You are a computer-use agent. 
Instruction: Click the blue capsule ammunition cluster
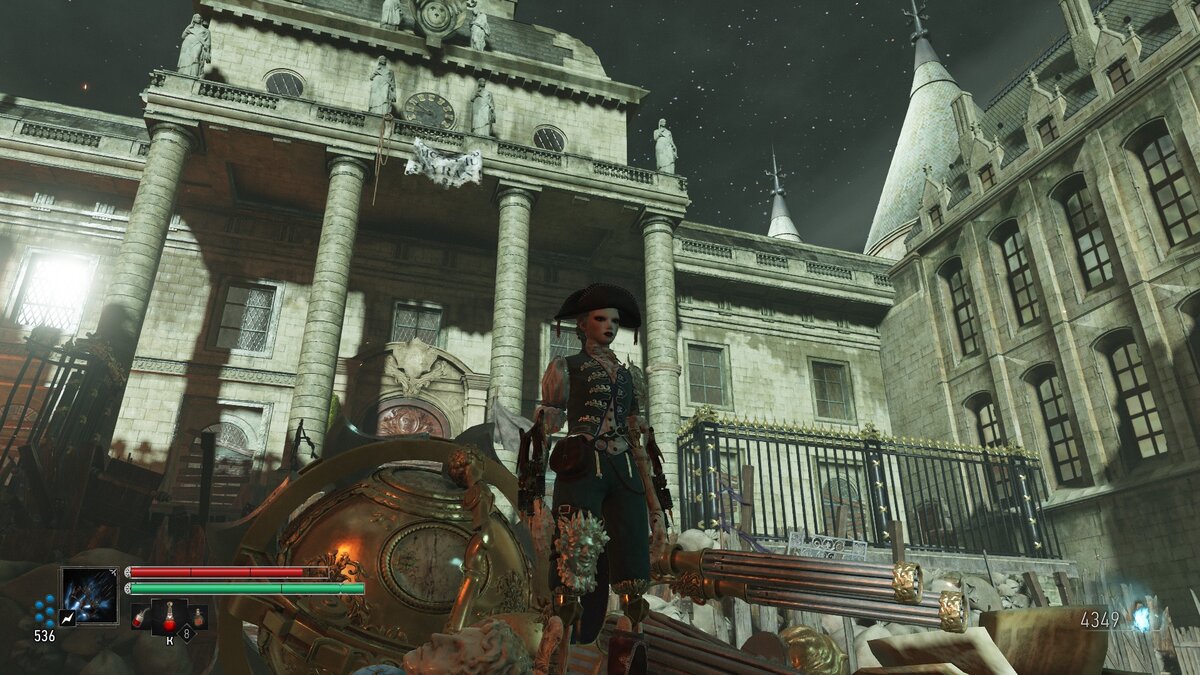pos(43,611)
